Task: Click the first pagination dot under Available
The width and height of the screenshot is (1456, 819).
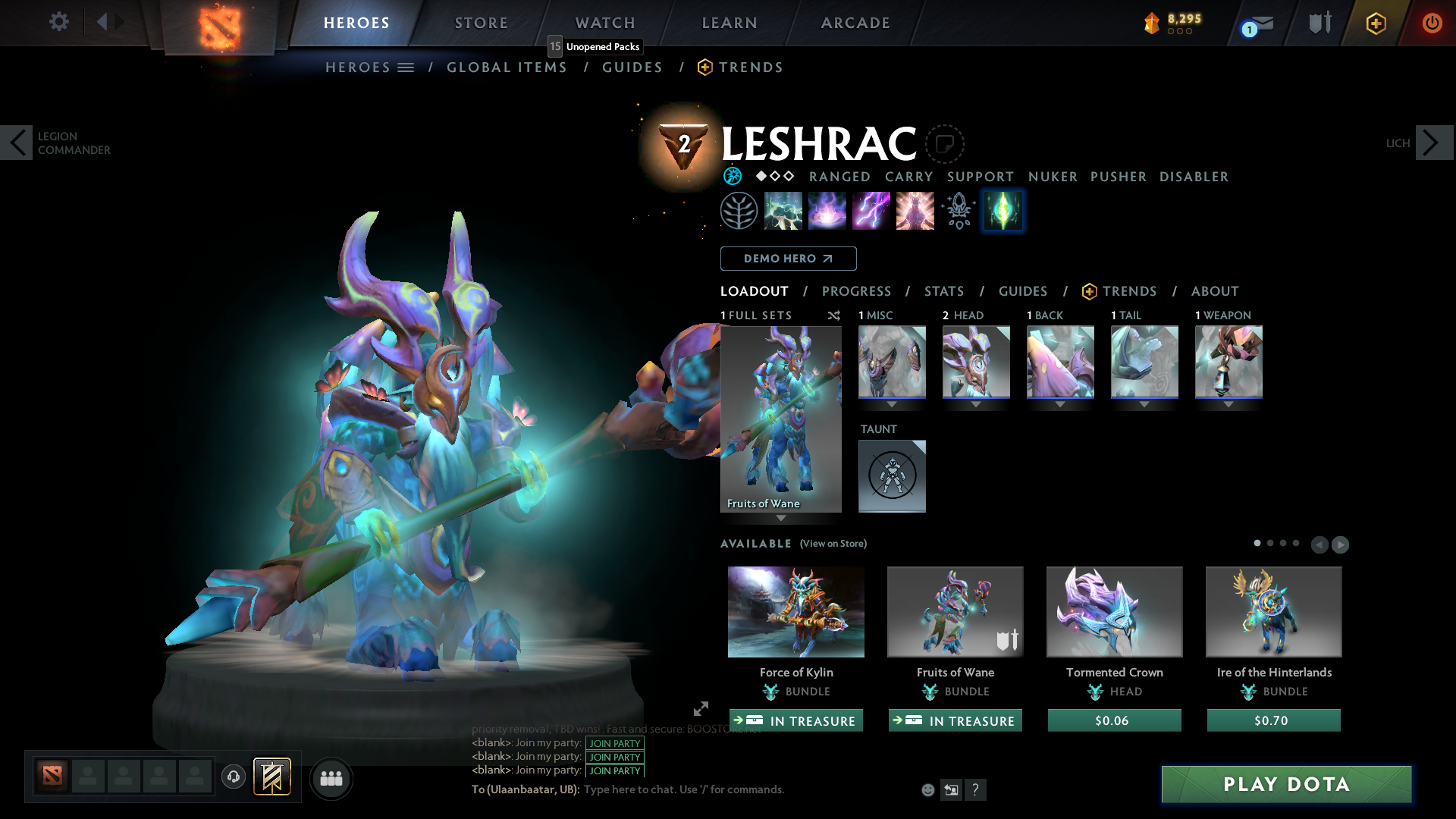Action: [1258, 543]
